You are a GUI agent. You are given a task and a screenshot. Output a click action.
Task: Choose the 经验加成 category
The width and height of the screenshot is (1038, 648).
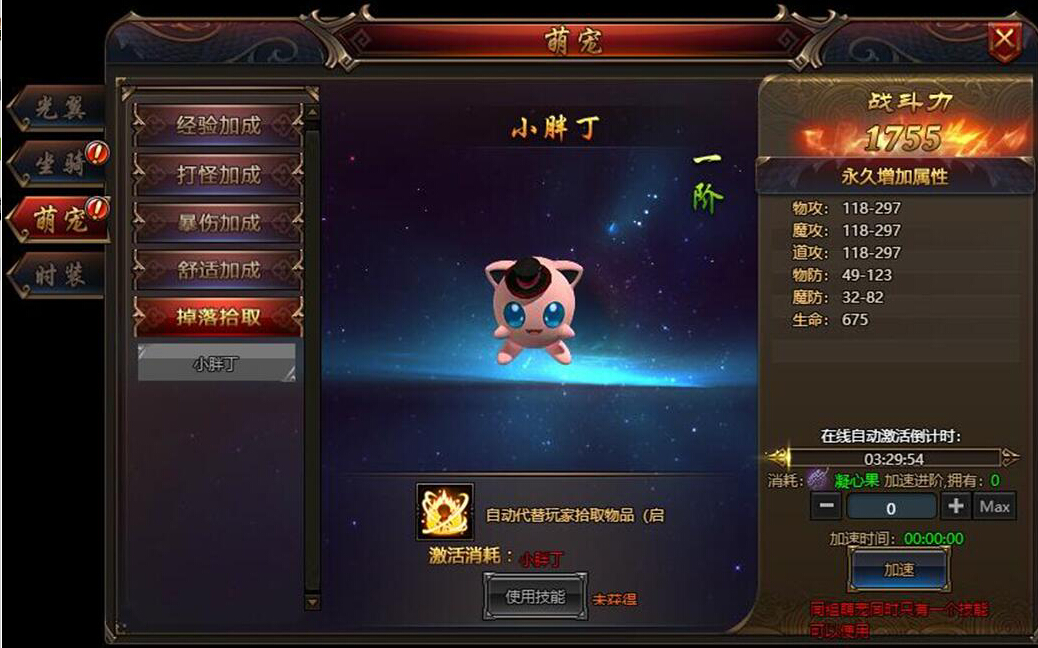[x=218, y=126]
